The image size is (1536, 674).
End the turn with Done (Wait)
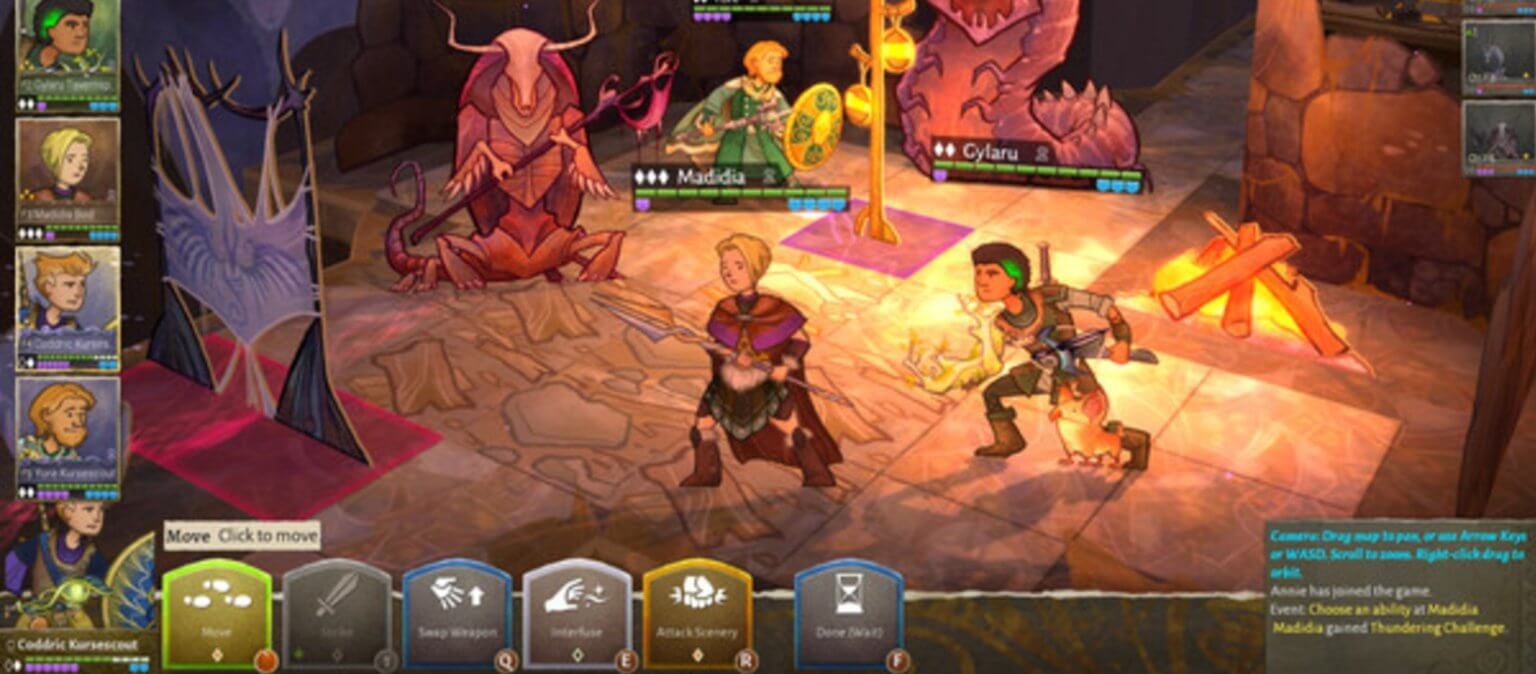tap(848, 613)
